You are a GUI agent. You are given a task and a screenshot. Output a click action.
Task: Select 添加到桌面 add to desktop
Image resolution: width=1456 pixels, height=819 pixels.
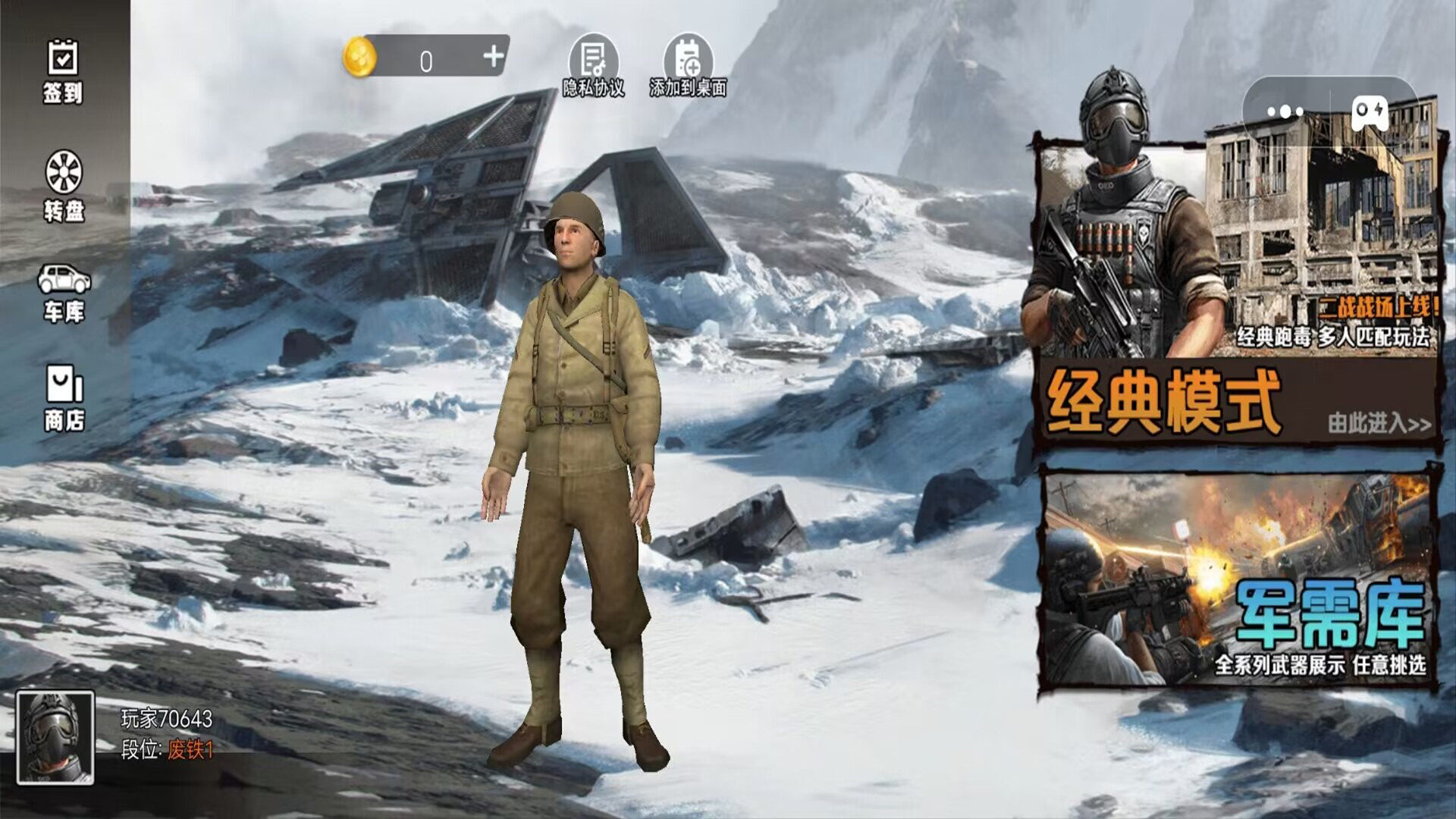(688, 67)
